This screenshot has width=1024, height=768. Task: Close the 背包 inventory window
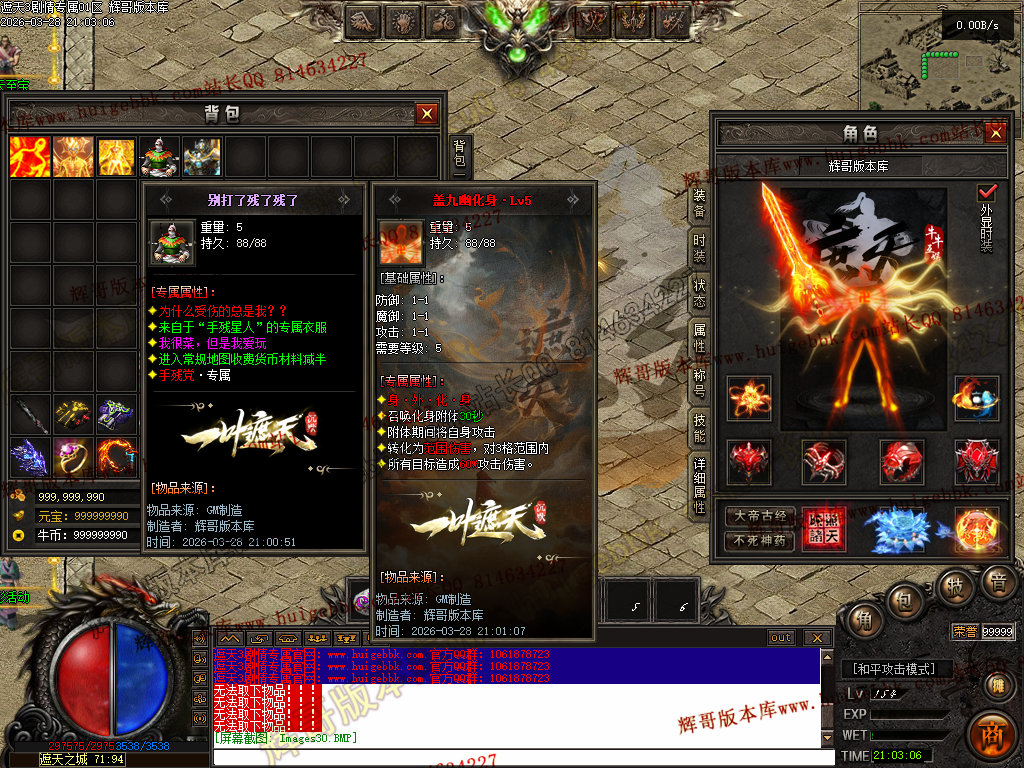point(427,114)
